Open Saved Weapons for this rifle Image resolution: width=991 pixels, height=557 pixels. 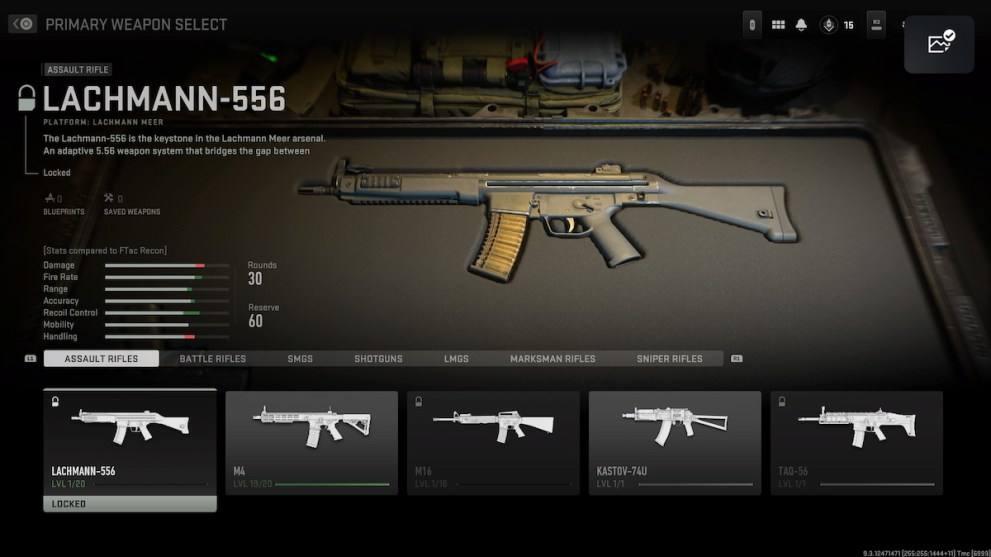tap(132, 204)
